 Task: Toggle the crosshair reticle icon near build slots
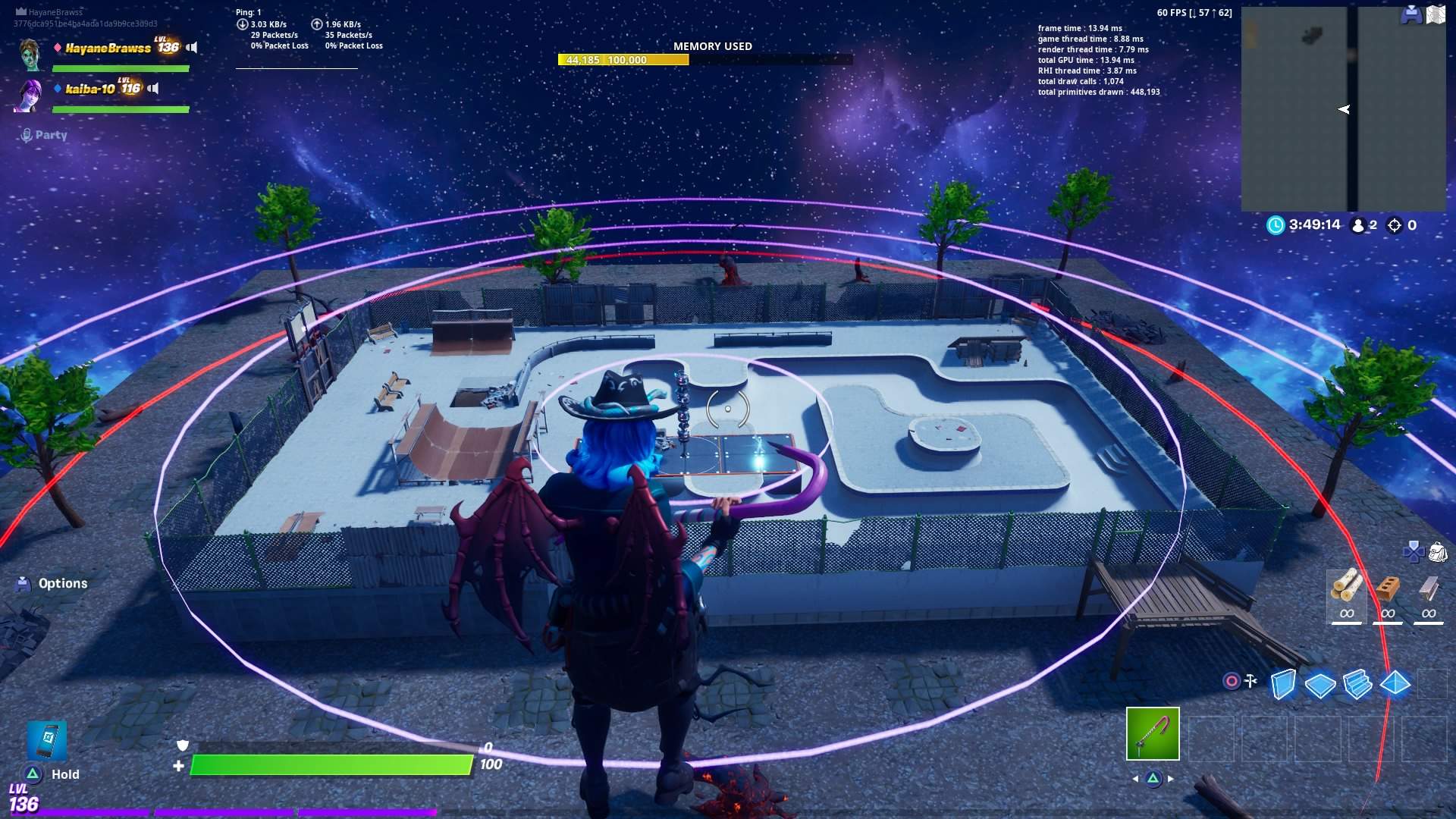pos(1231,680)
